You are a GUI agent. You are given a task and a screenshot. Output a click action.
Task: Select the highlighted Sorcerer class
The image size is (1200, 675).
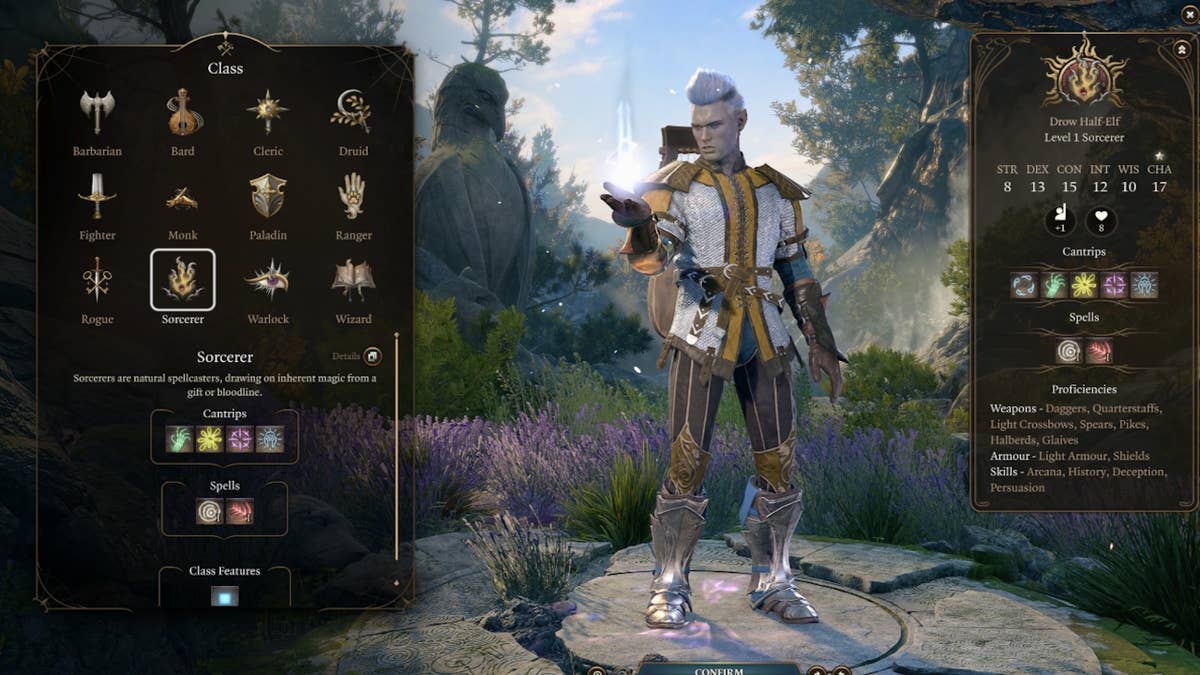(x=182, y=280)
